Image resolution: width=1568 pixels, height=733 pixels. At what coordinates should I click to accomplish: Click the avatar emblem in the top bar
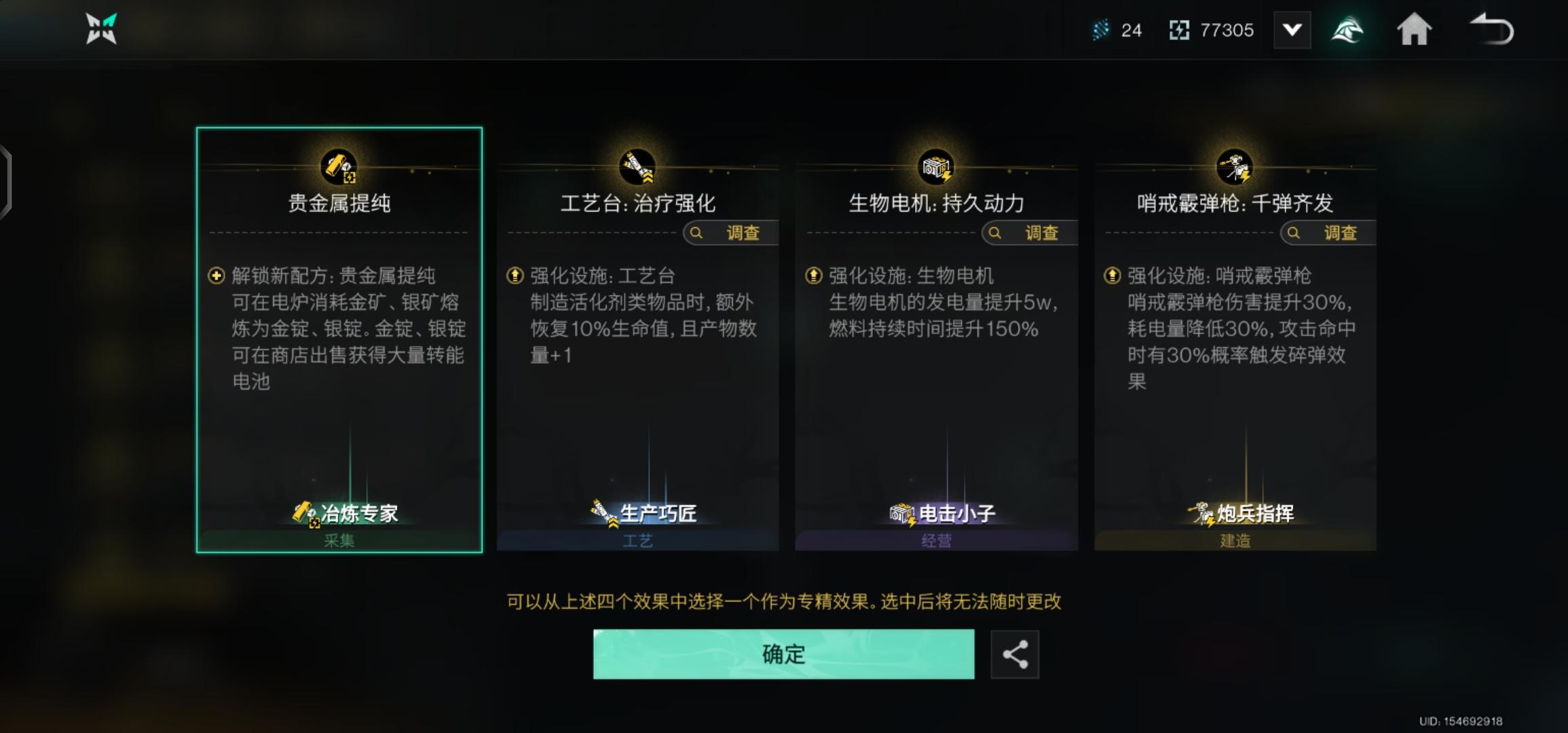(x=1348, y=30)
